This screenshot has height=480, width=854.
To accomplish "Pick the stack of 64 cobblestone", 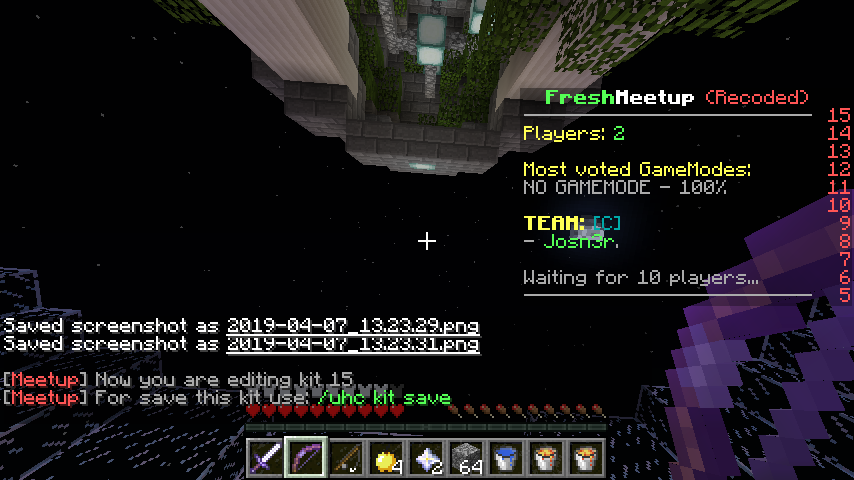I will pyautogui.click(x=466, y=458).
